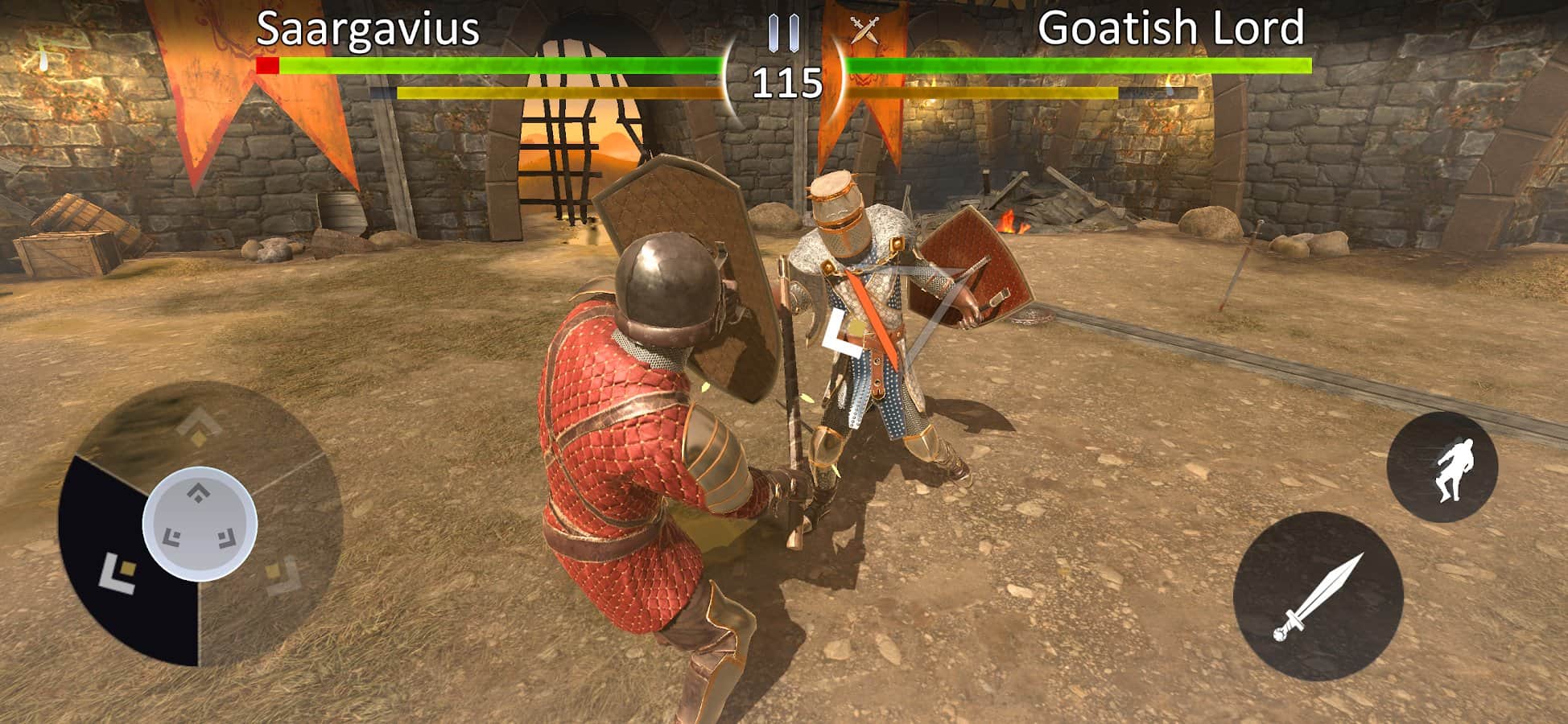1568x724 pixels.
Task: Attack using the sword button
Action: pyautogui.click(x=1318, y=596)
